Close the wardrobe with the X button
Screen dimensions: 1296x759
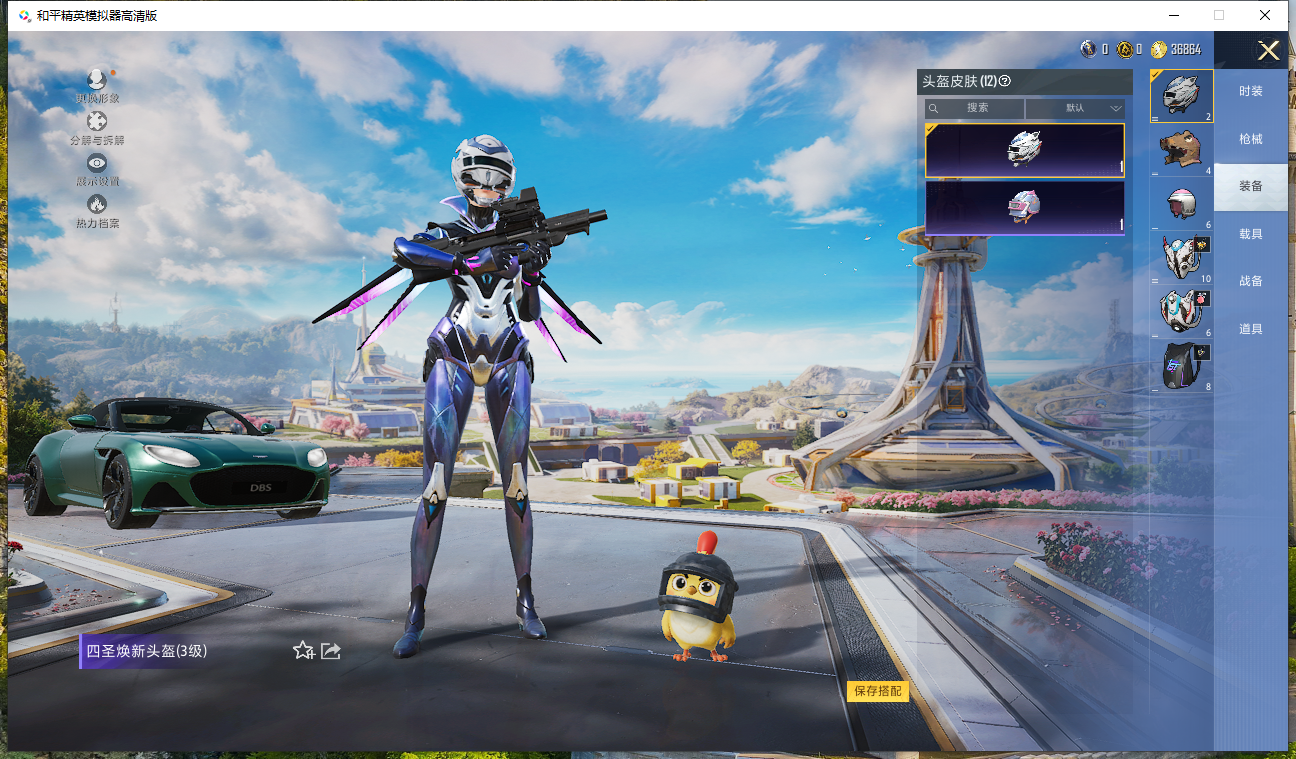click(x=1268, y=51)
